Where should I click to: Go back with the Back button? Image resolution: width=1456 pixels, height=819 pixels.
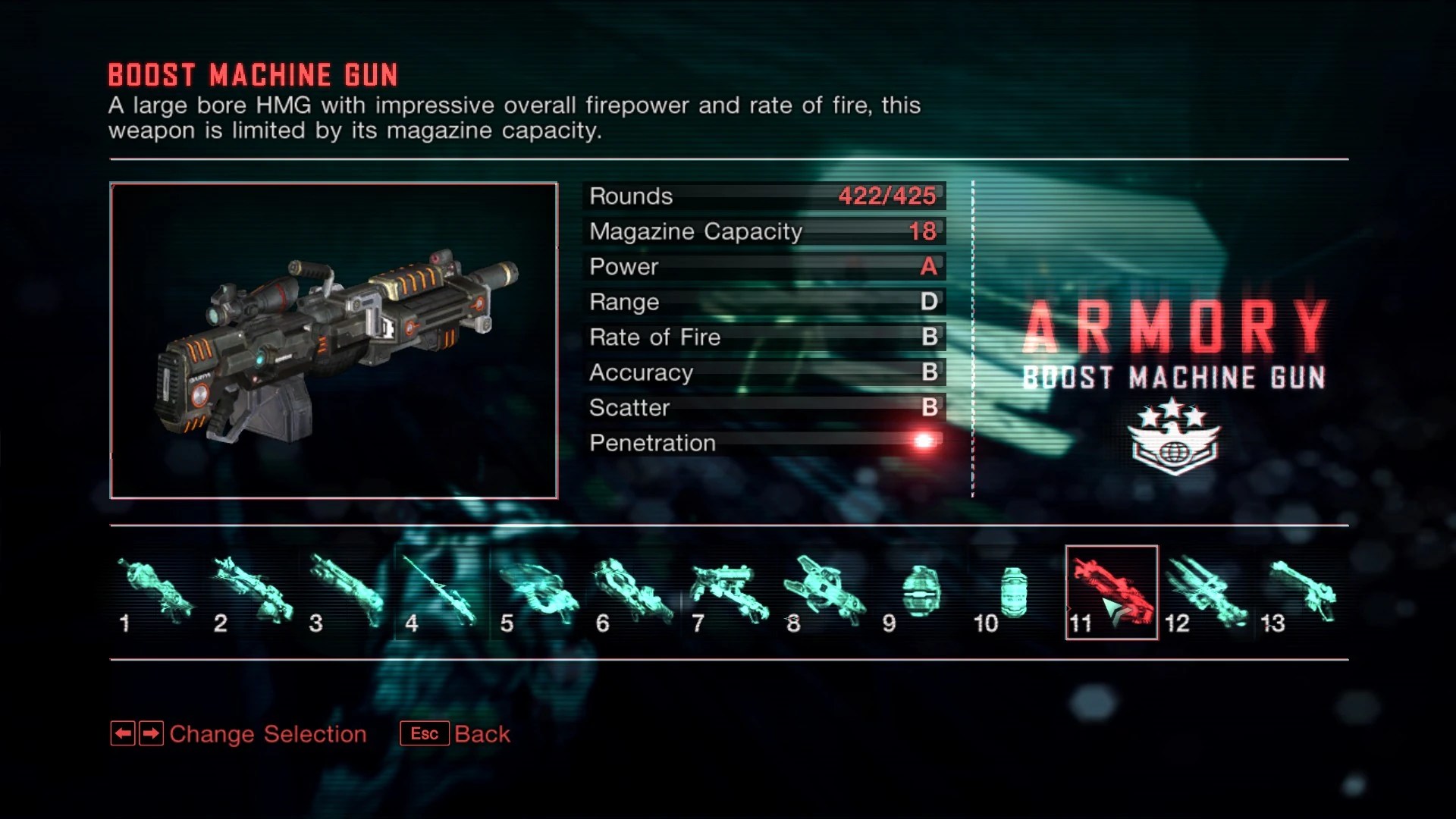tap(456, 734)
